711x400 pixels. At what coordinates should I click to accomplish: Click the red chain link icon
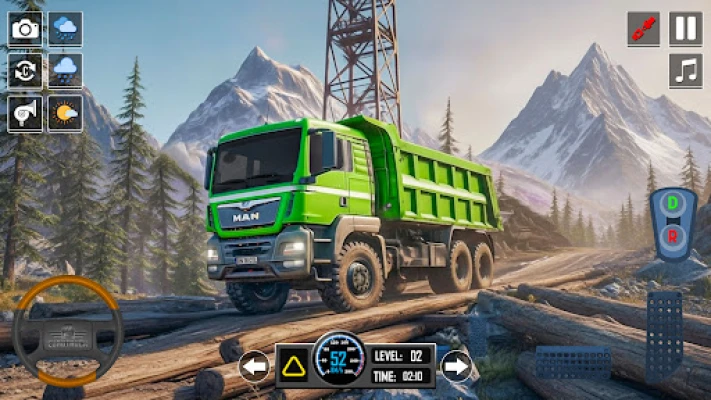[643, 28]
